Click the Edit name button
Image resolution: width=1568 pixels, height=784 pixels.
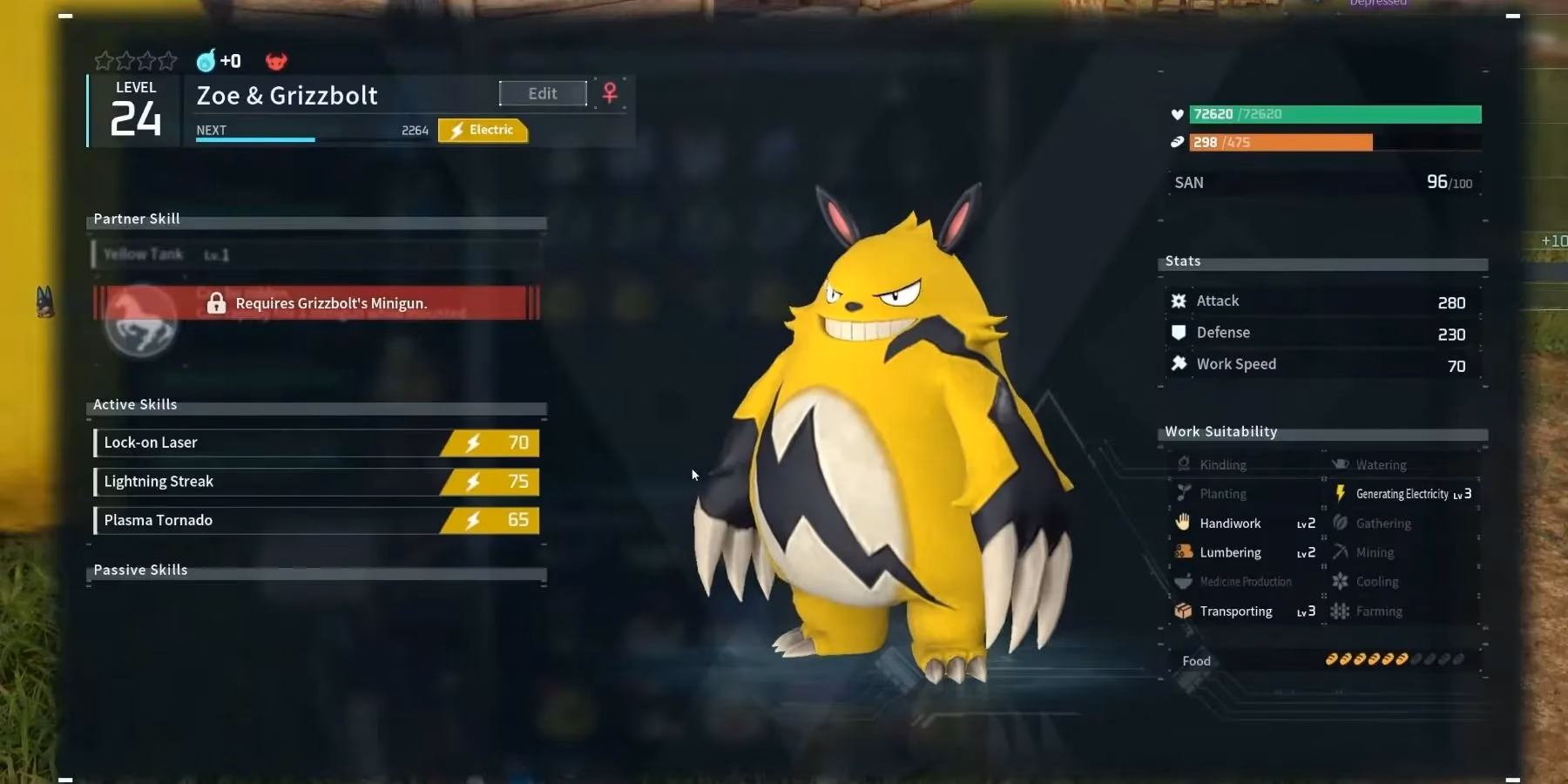tap(543, 93)
